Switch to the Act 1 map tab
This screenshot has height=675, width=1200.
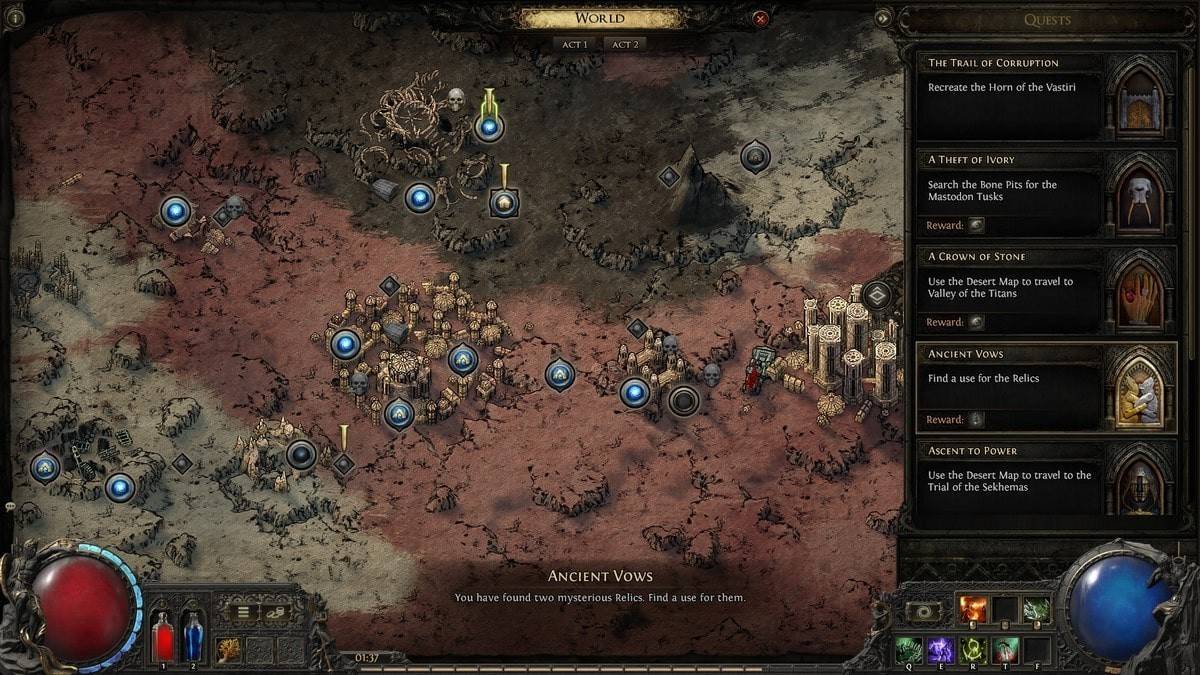point(574,44)
